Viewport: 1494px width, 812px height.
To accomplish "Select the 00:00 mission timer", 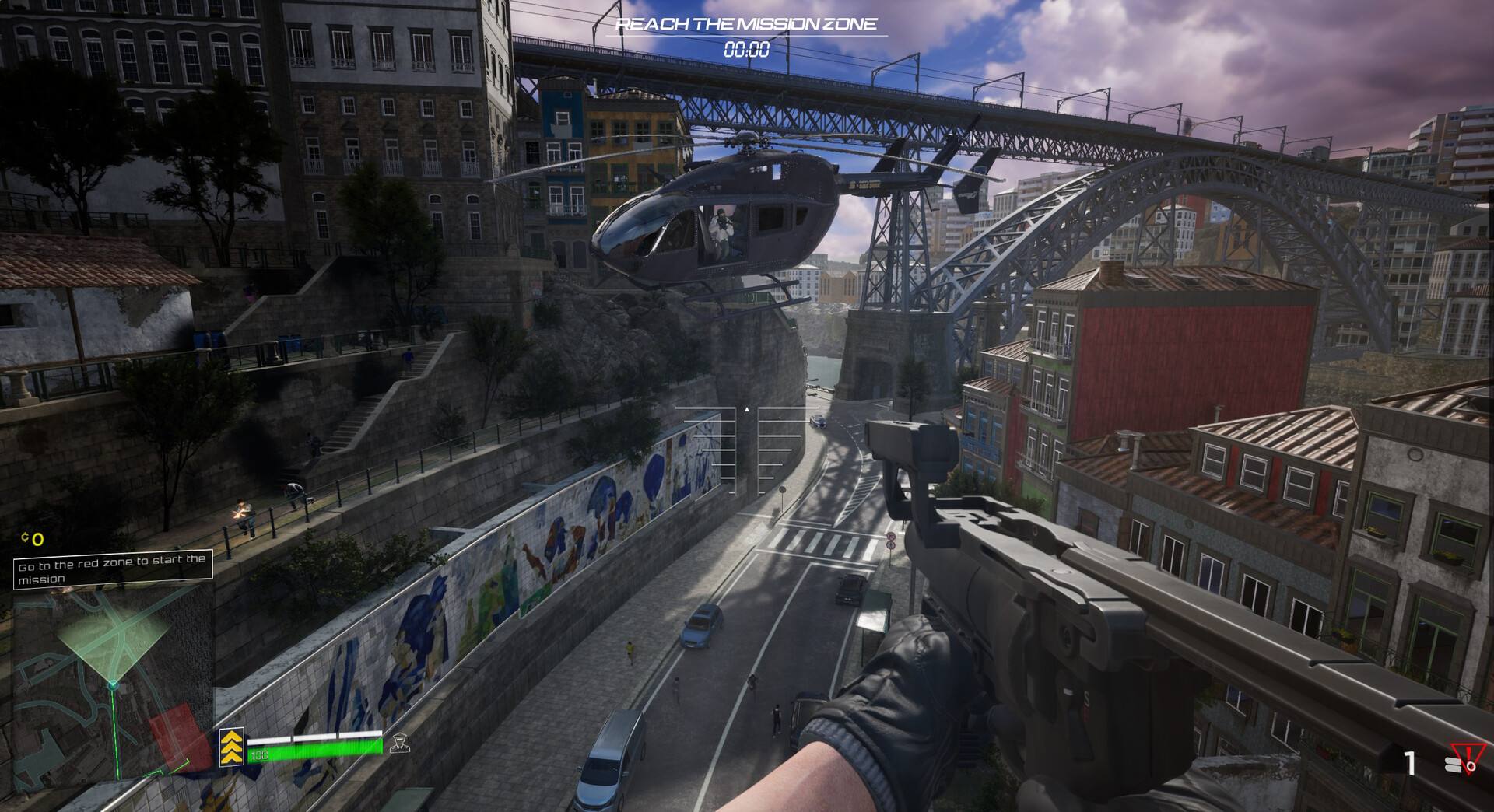I will 745,49.
